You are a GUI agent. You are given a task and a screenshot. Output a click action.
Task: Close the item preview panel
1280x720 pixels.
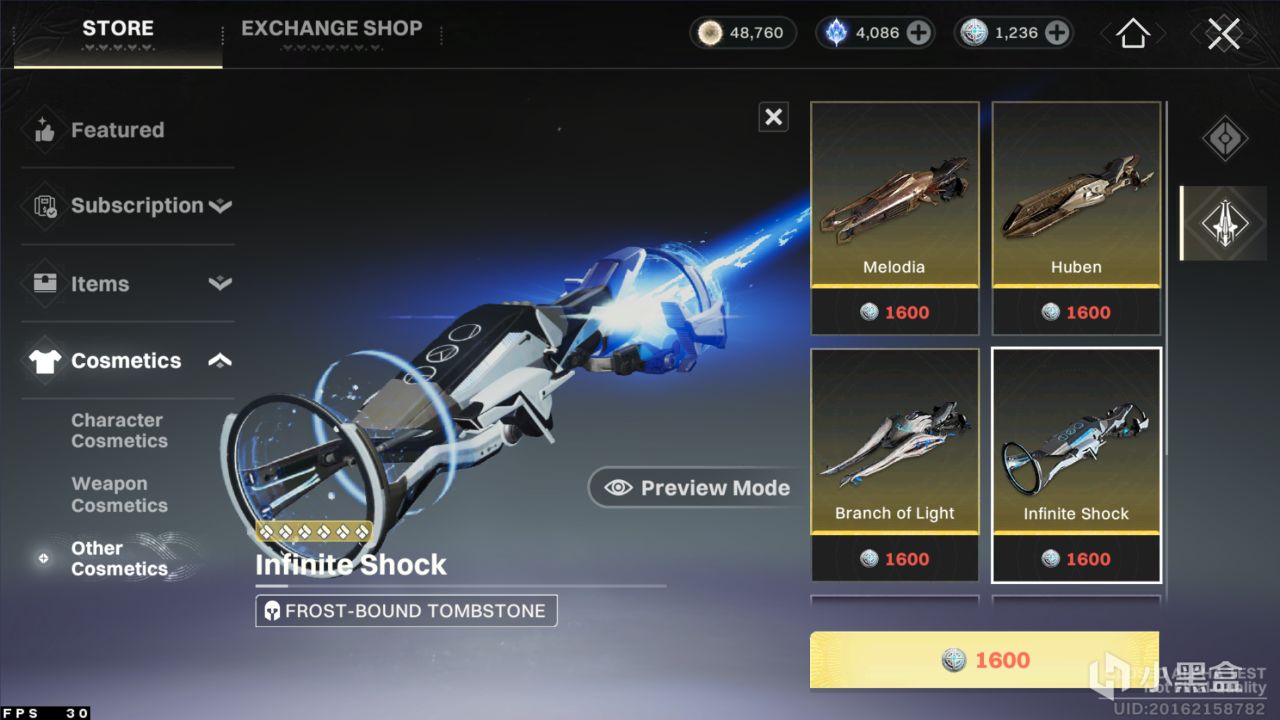(773, 117)
